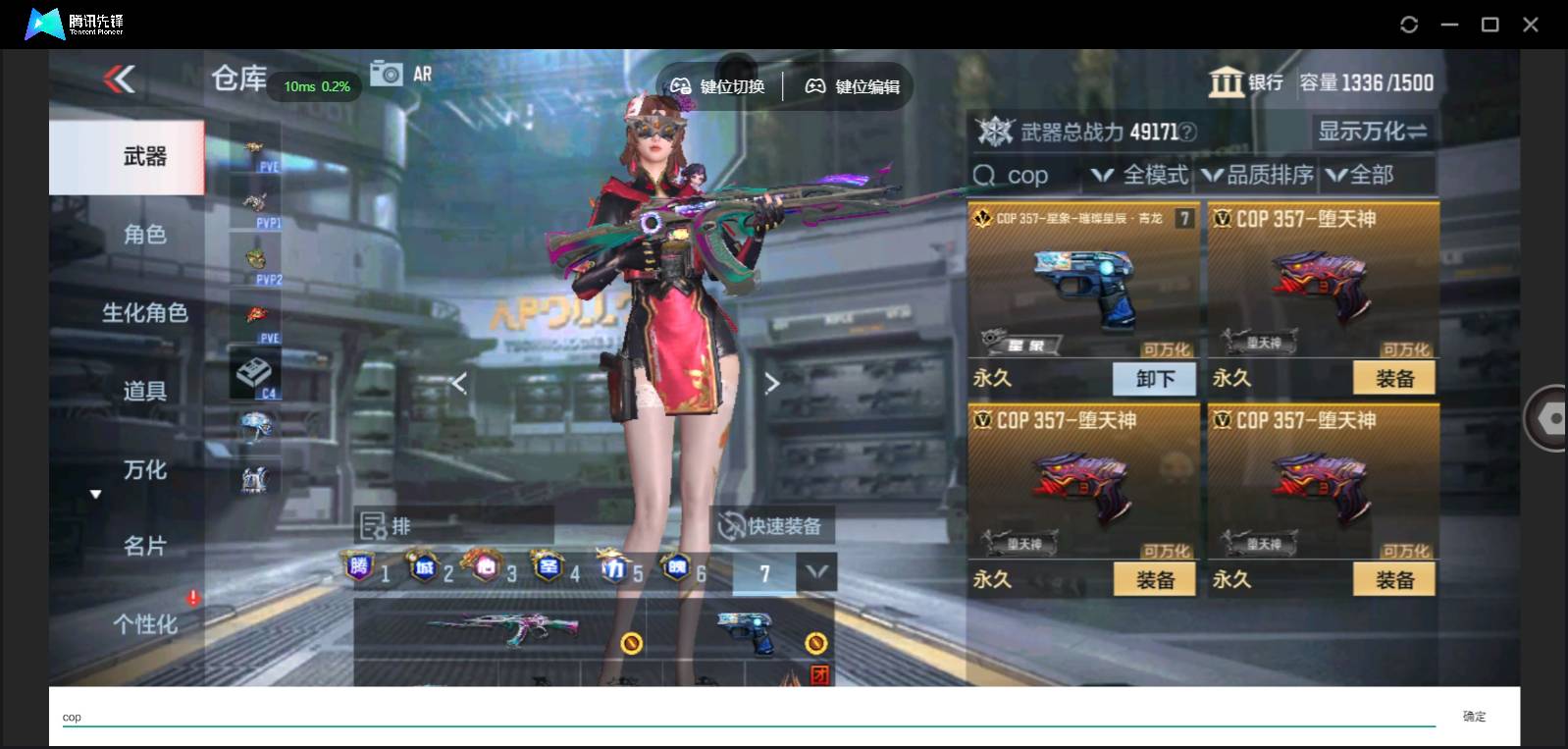Unequip the COP 357-星象 pistol
Screen dimensions: 1568x749
[1154, 379]
